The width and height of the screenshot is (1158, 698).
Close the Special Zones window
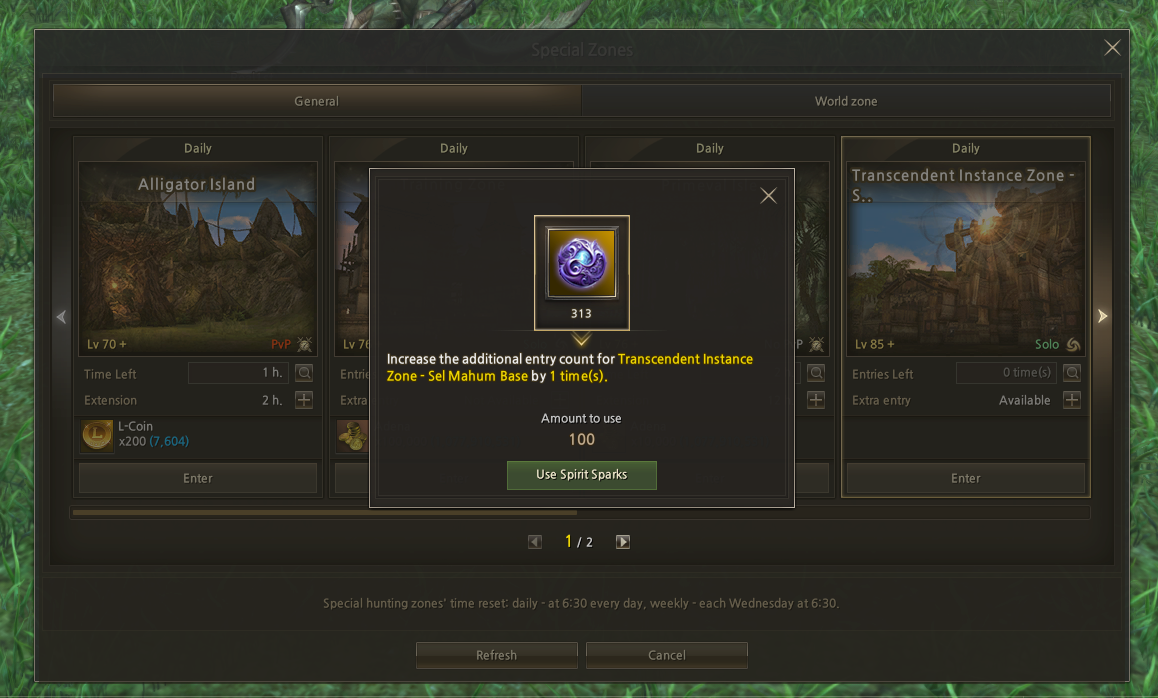(1112, 48)
